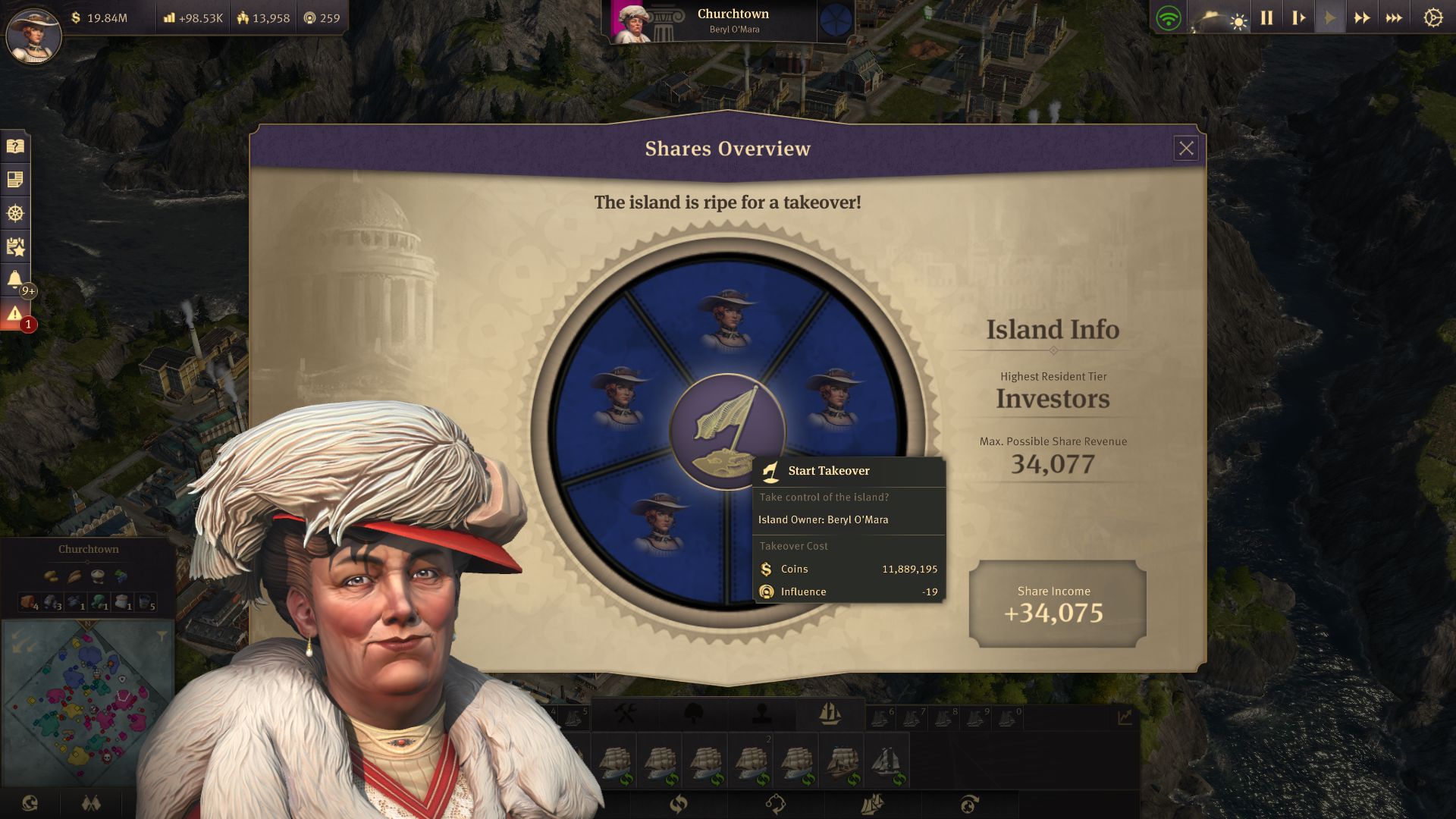Open the settings cogwheel
Image resolution: width=1456 pixels, height=819 pixels.
(1433, 18)
